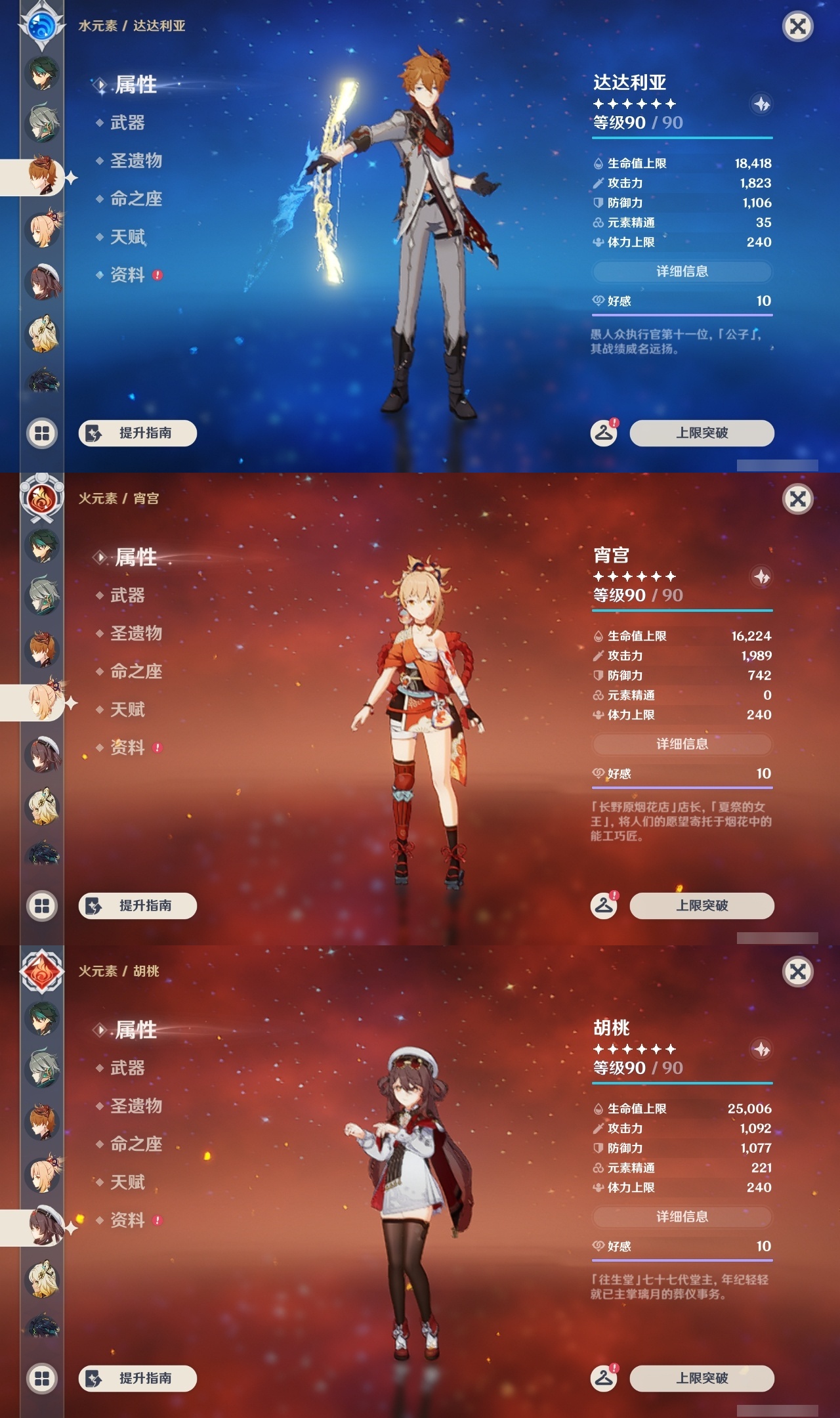Image resolution: width=840 pixels, height=1418 pixels.
Task: Expand 详细信息 for 达达利亚
Action: tap(682, 272)
